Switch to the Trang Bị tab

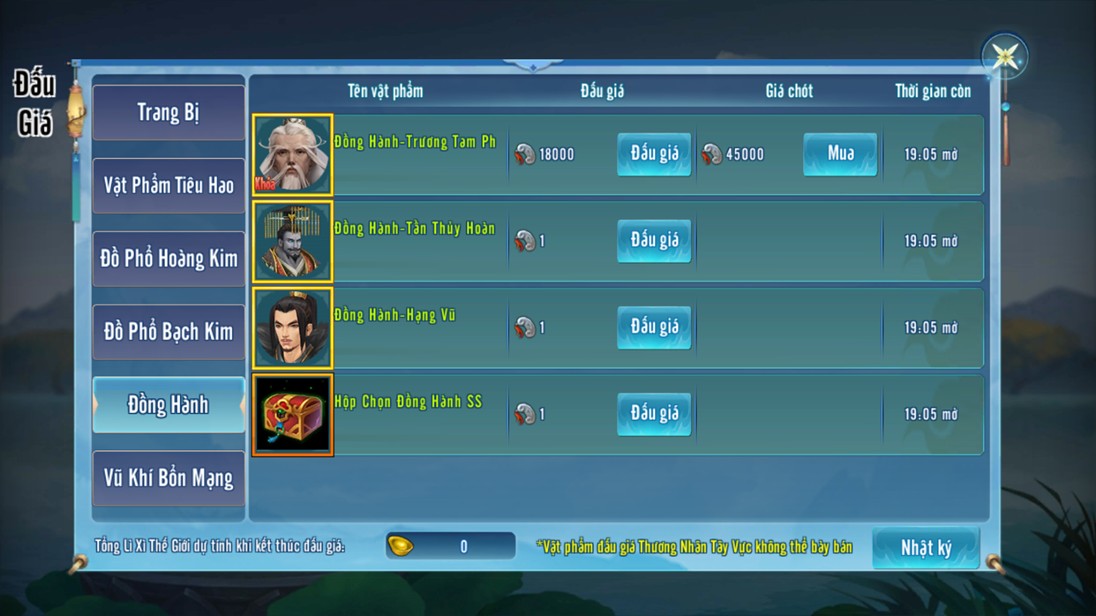[x=168, y=112]
